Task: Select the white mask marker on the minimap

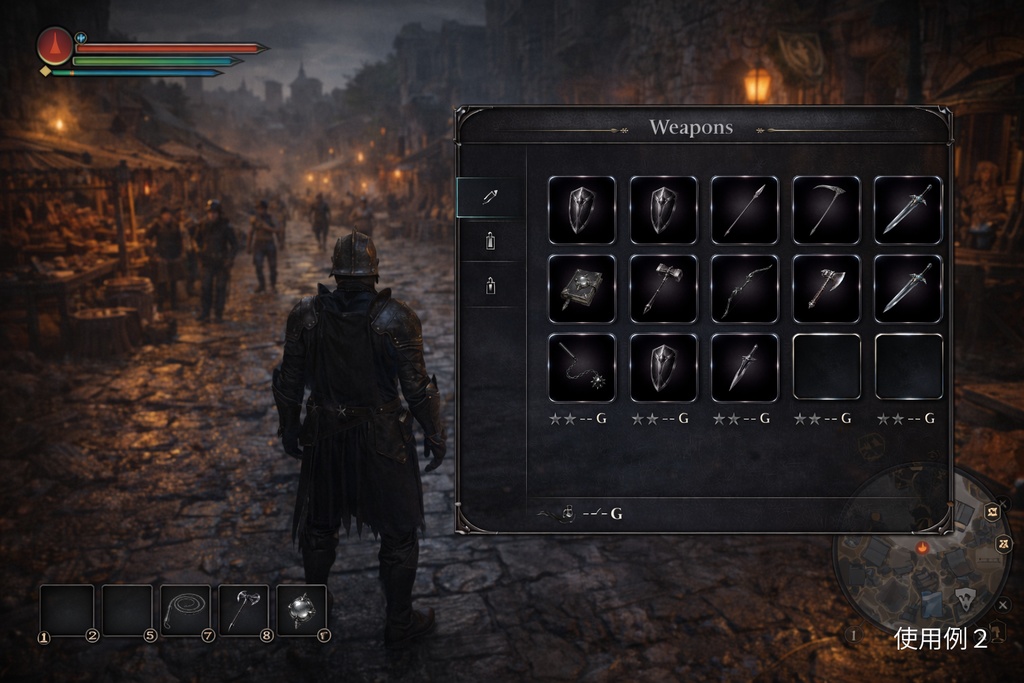Action: click(965, 598)
